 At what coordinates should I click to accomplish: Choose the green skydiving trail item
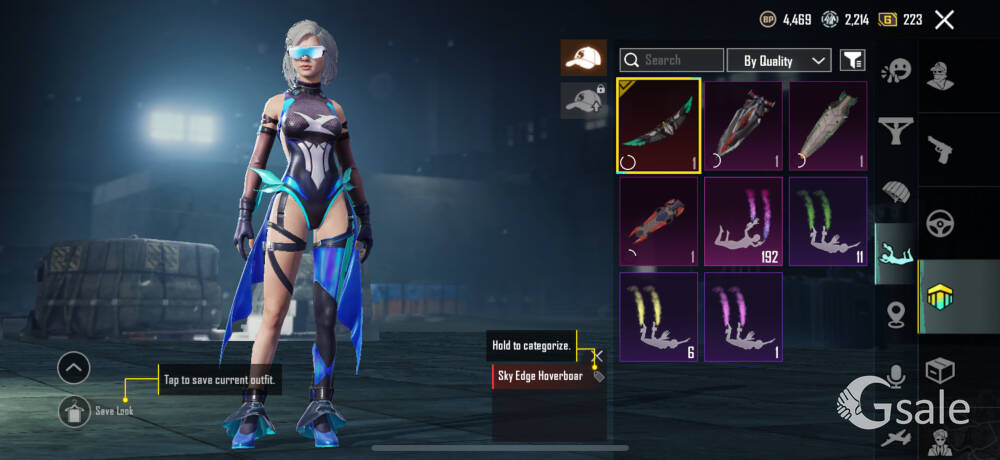click(x=828, y=221)
